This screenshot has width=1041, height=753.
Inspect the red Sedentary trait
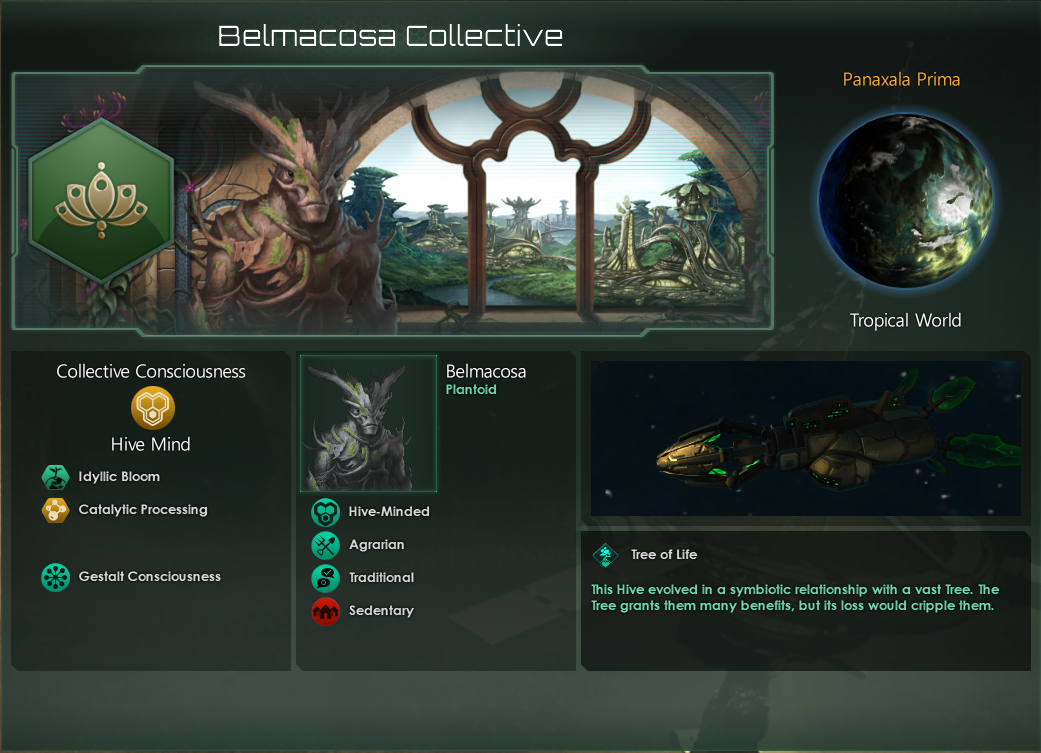(325, 611)
